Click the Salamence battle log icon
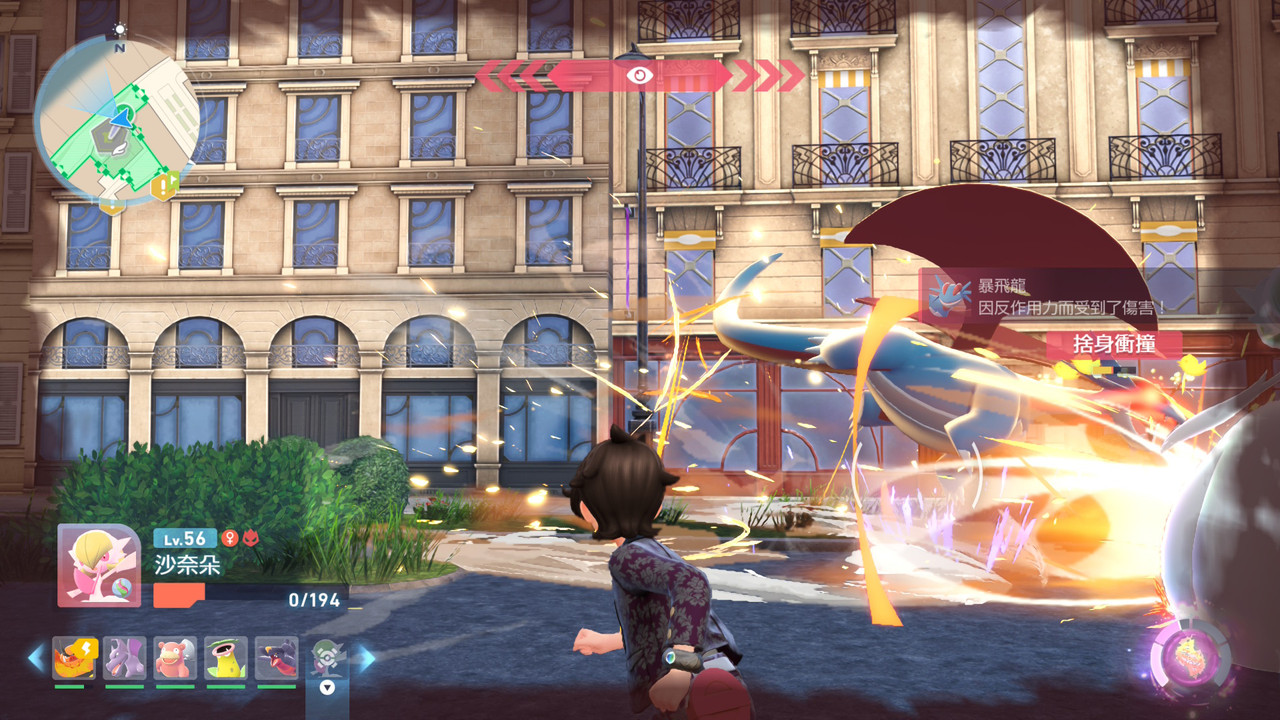 (943, 297)
